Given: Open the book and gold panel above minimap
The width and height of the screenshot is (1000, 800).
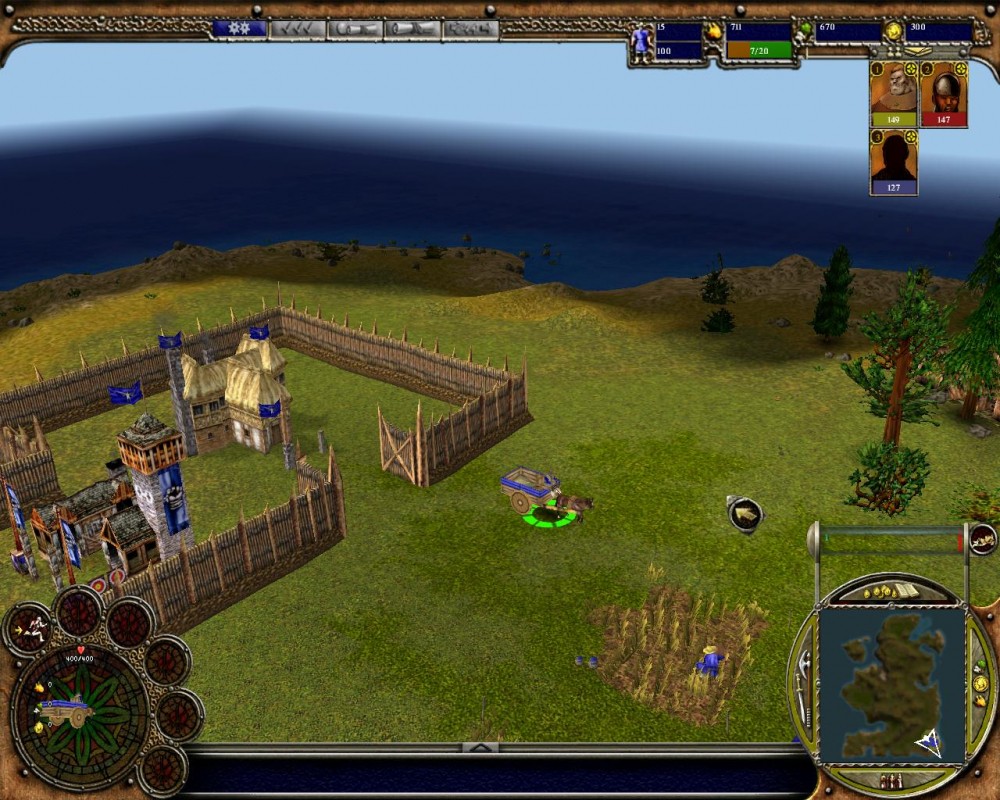Looking at the screenshot, I should point(892,592).
